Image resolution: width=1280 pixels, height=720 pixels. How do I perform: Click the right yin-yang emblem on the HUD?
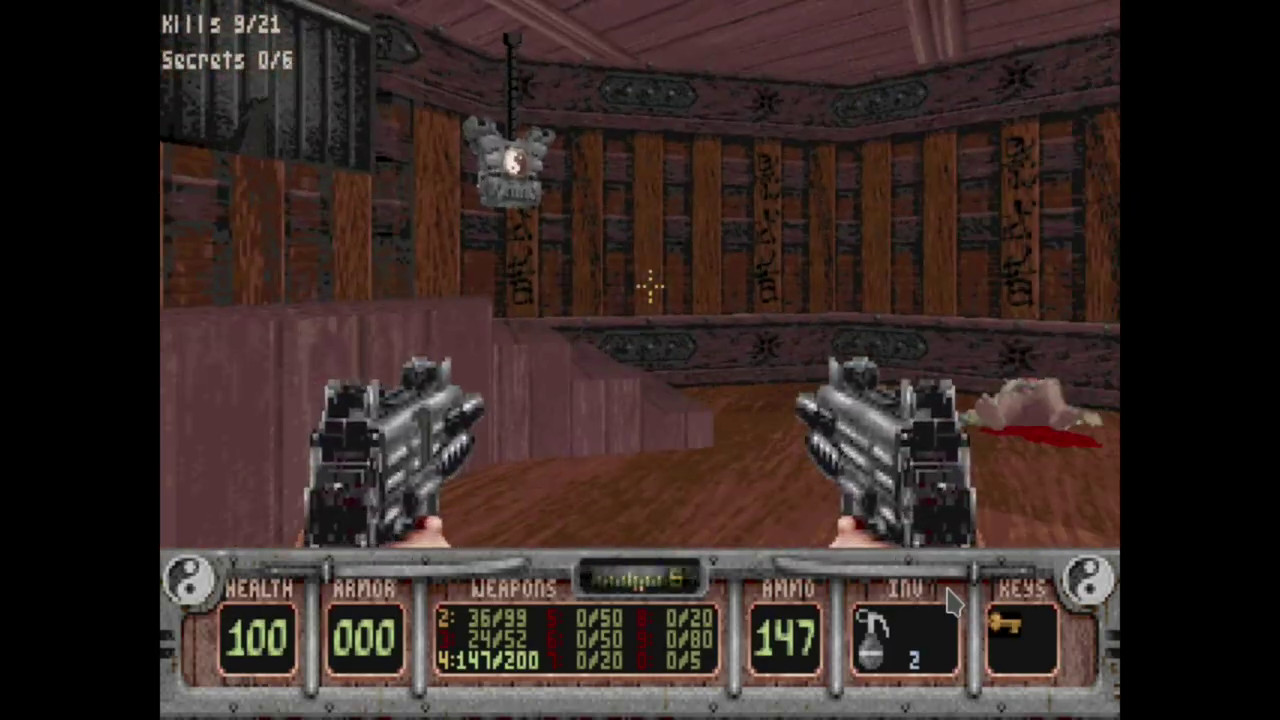coord(1089,580)
